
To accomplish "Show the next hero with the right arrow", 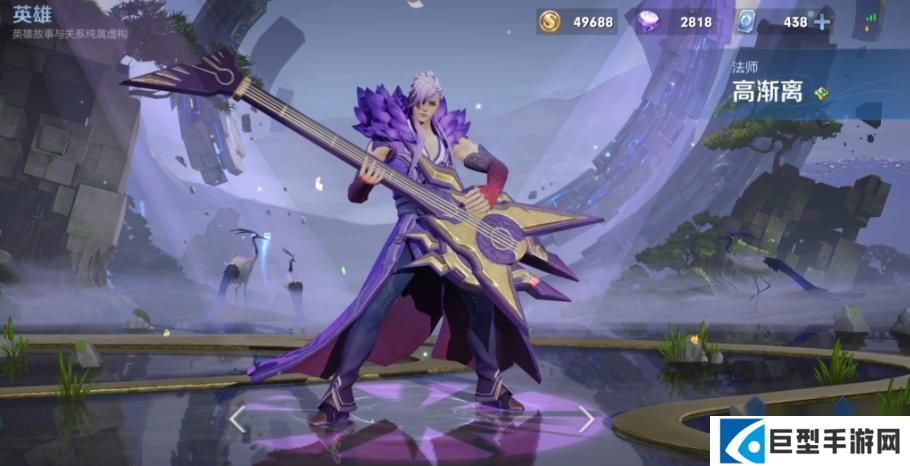I will 586,420.
